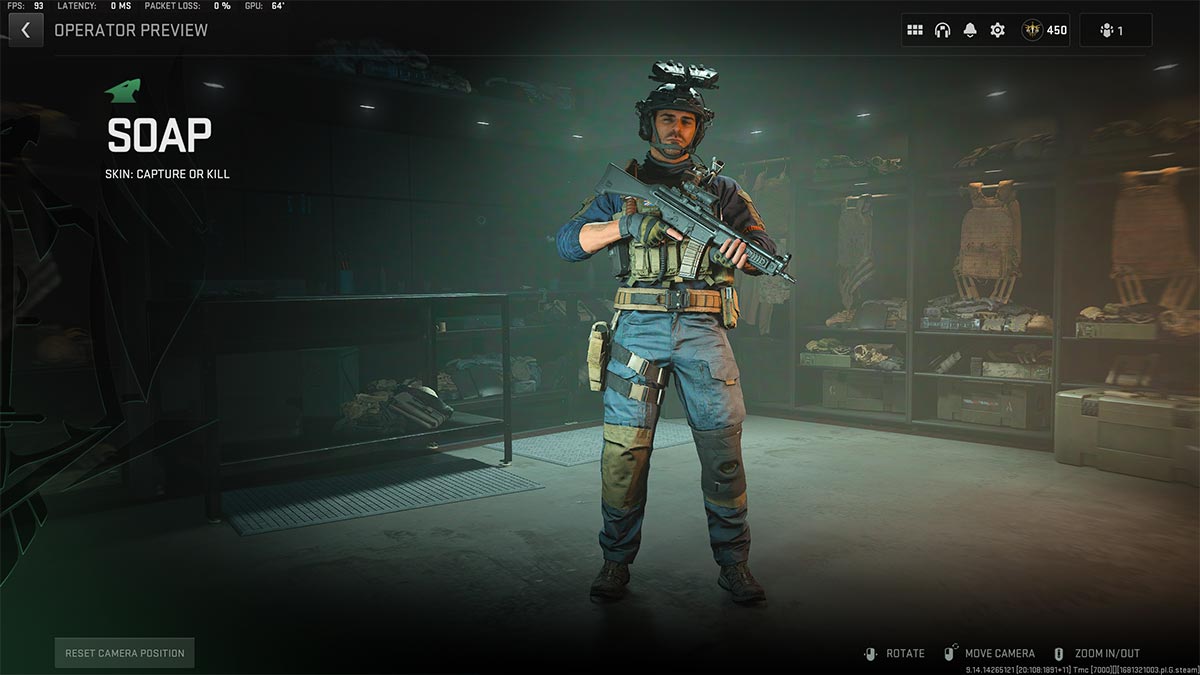Open the party members button
Viewport: 1200px width, 675px height.
coord(1115,30)
